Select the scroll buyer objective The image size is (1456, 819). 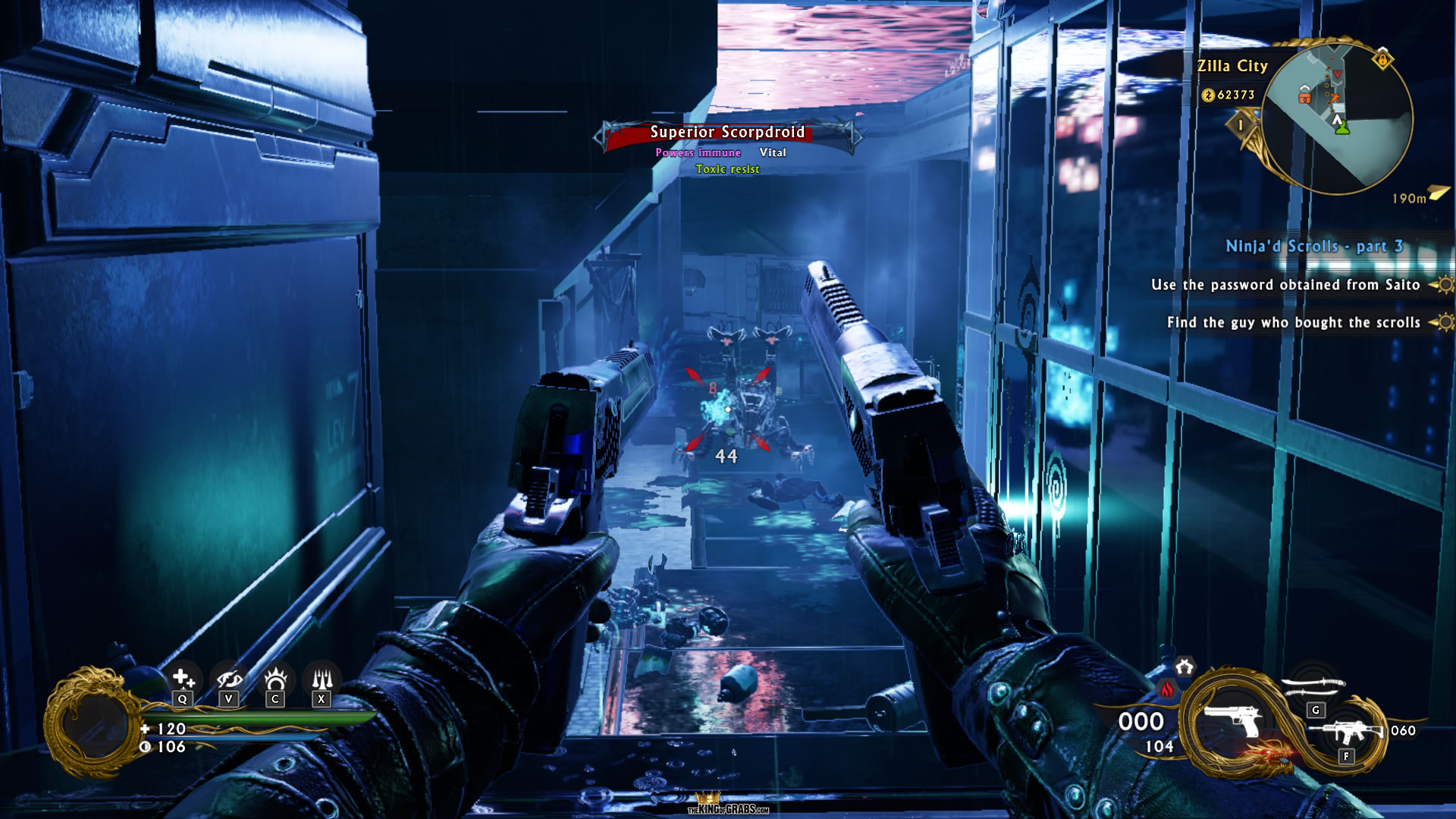click(1293, 323)
